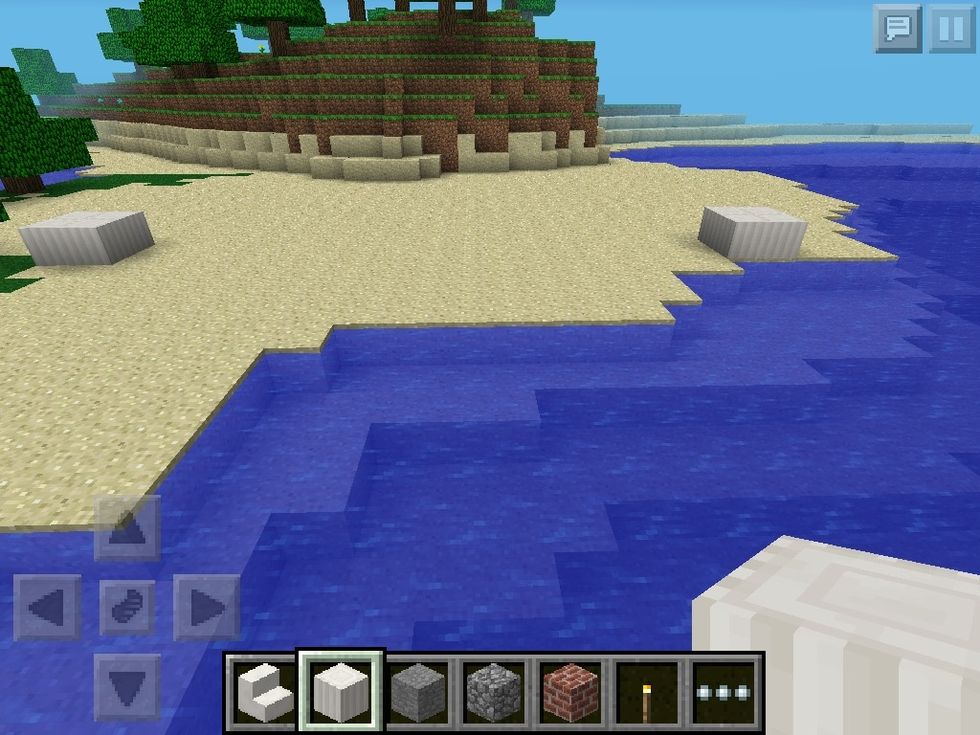Open the chat window
The image size is (980, 735).
[897, 29]
